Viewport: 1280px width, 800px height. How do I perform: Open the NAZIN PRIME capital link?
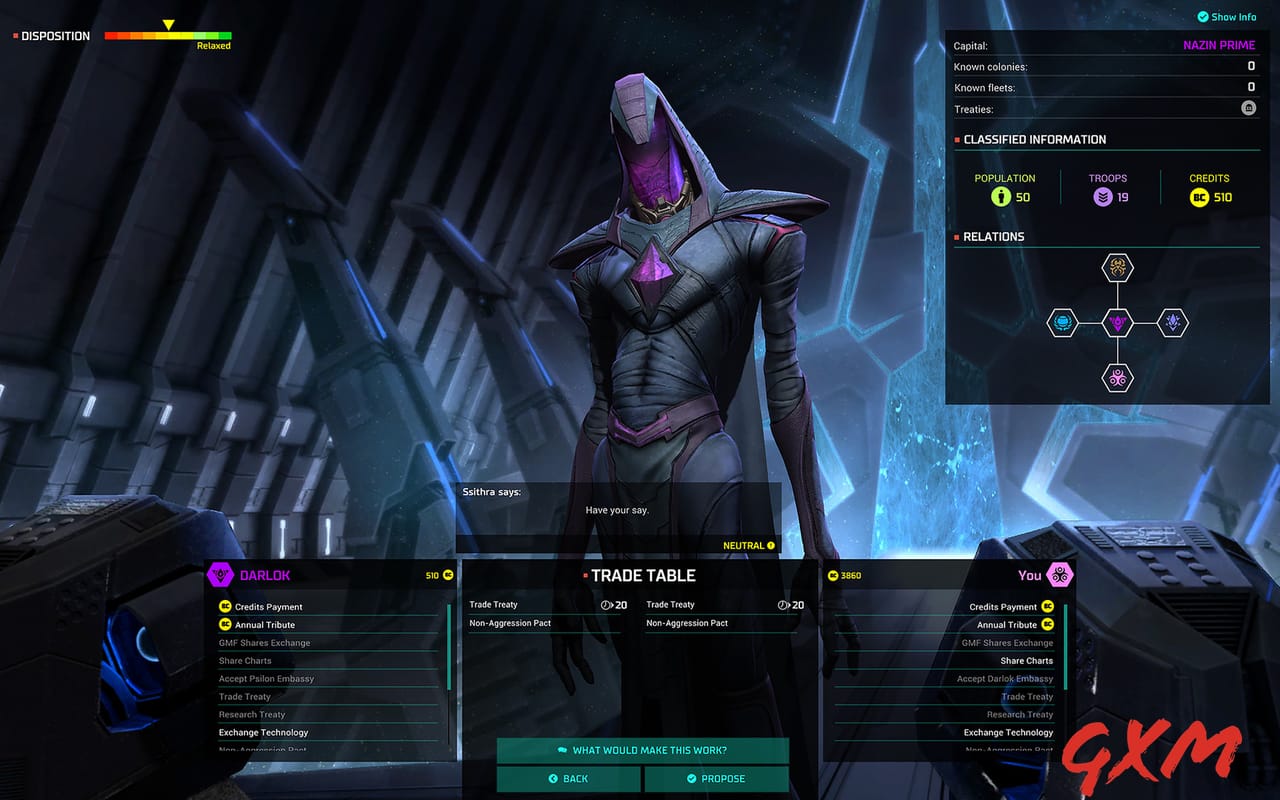coord(1219,44)
